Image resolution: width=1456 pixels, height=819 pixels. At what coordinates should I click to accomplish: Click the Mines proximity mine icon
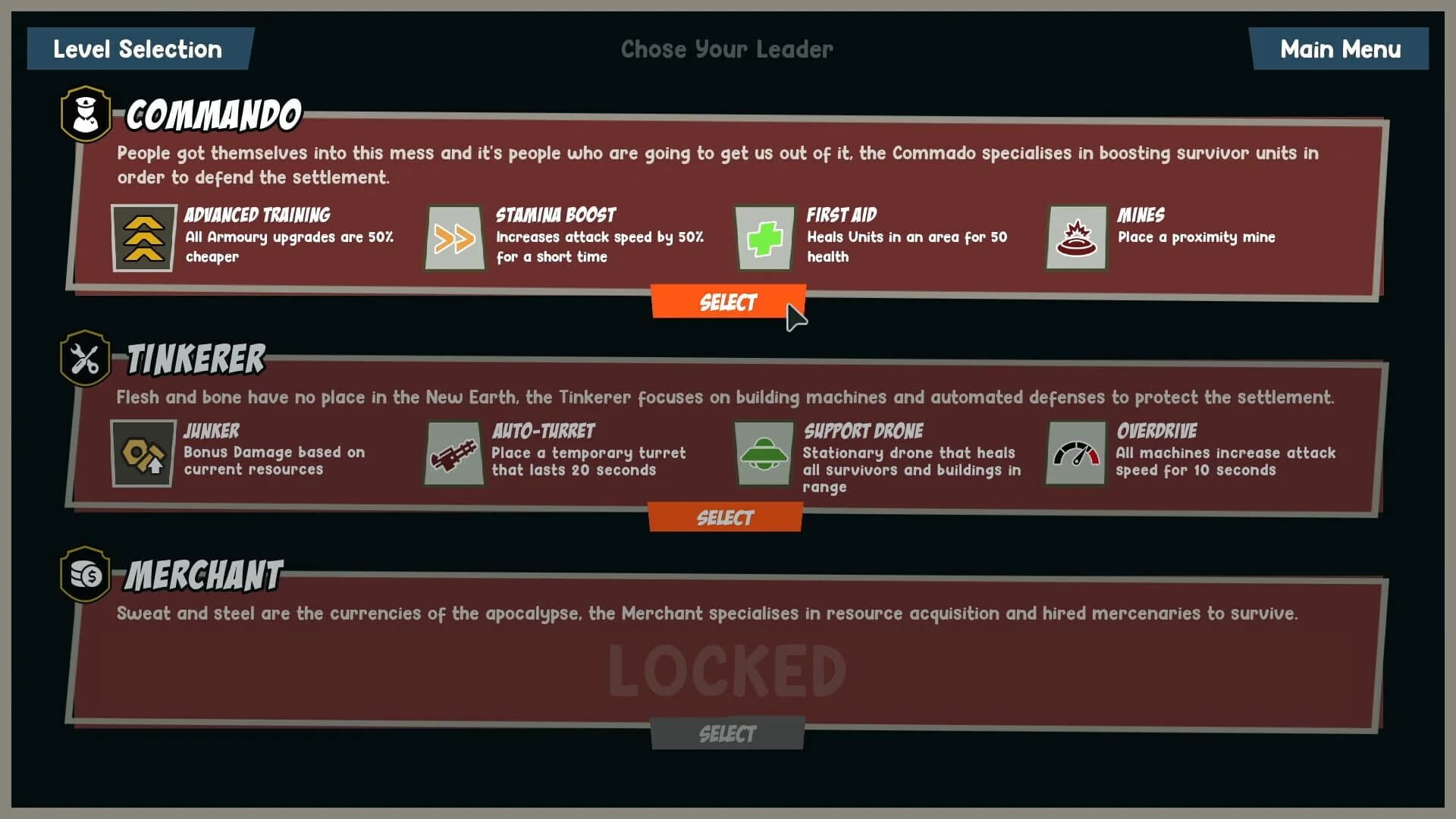point(1075,239)
